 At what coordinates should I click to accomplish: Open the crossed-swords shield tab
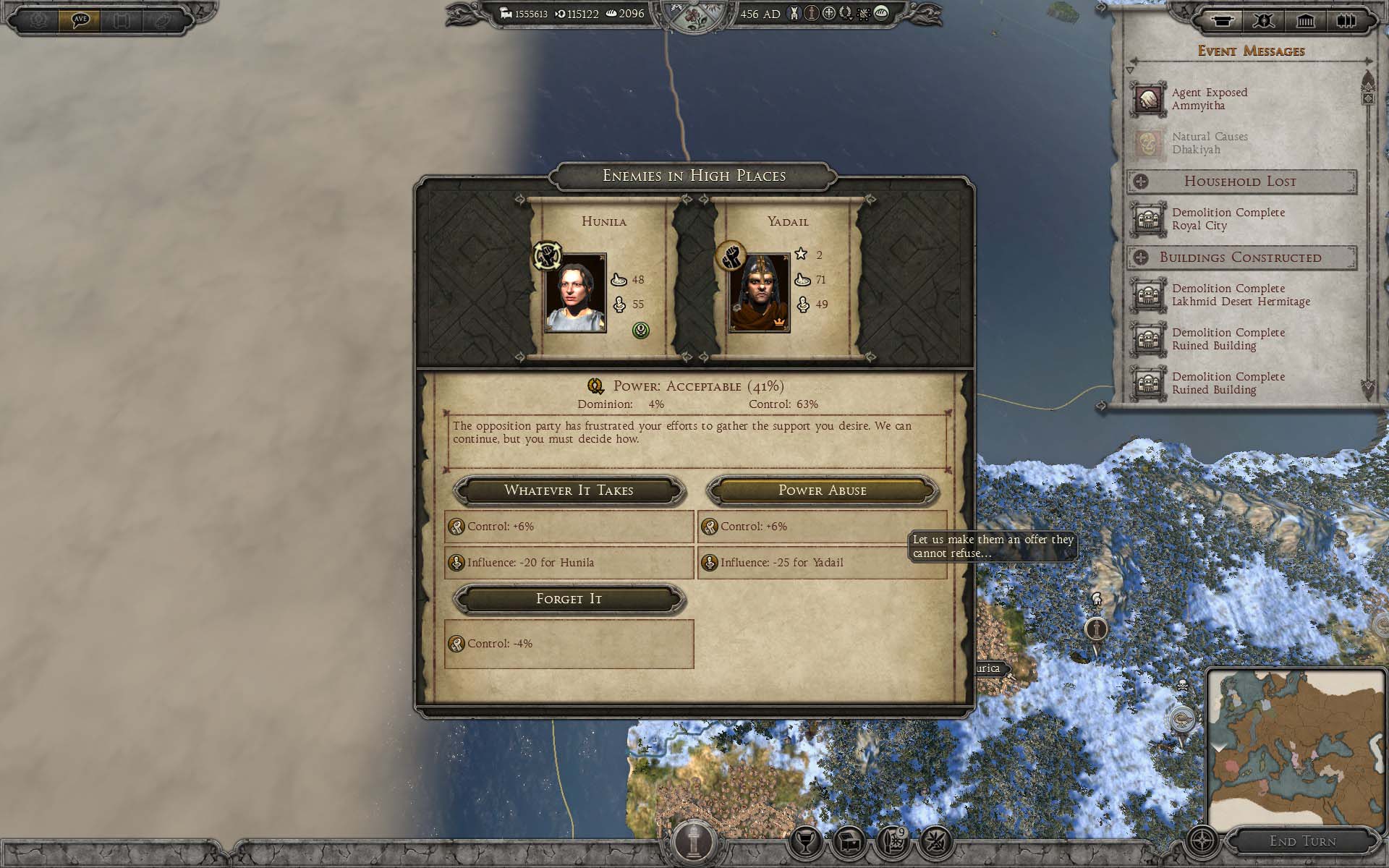(1264, 20)
